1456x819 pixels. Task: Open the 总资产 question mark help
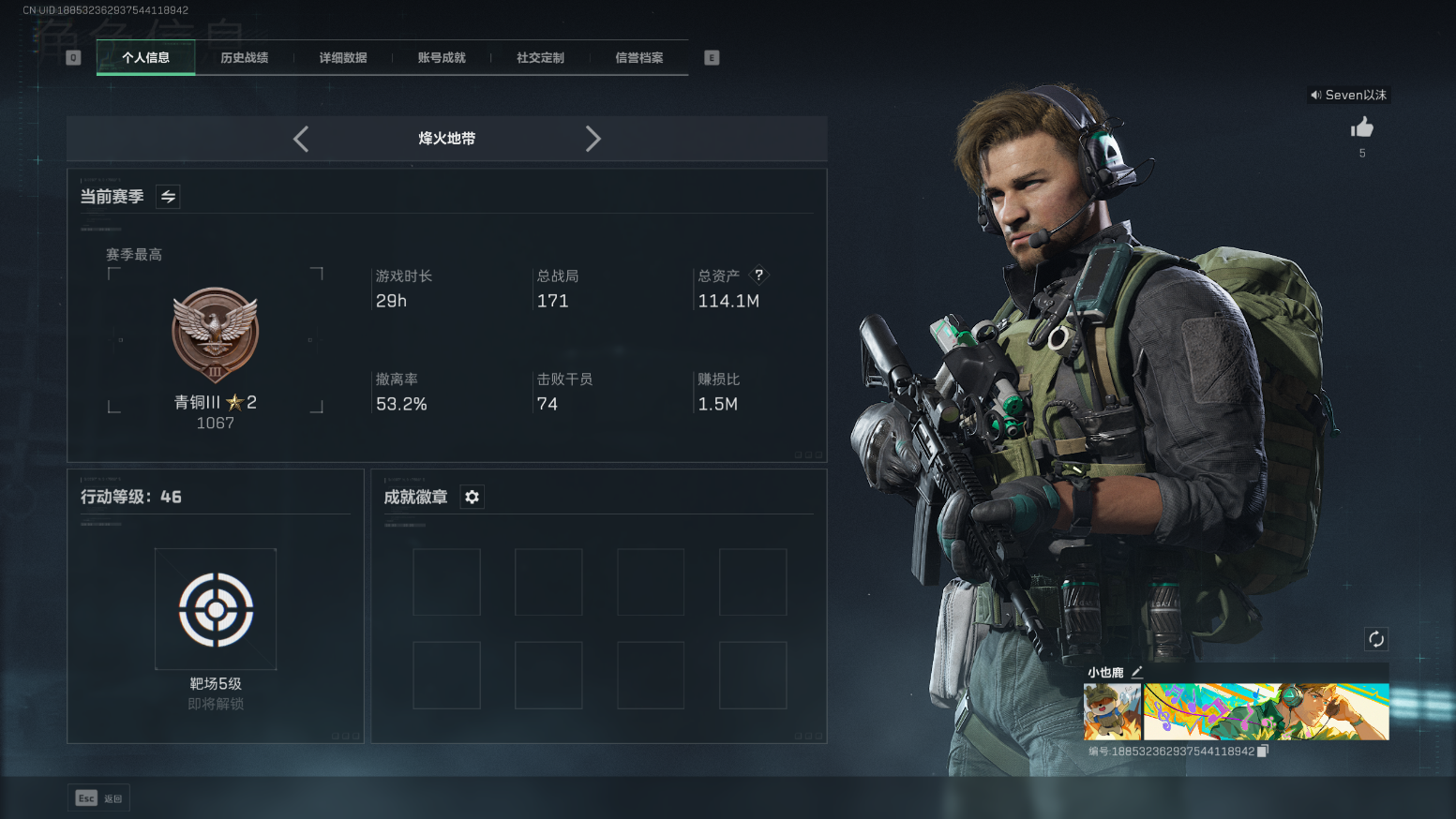pos(759,275)
